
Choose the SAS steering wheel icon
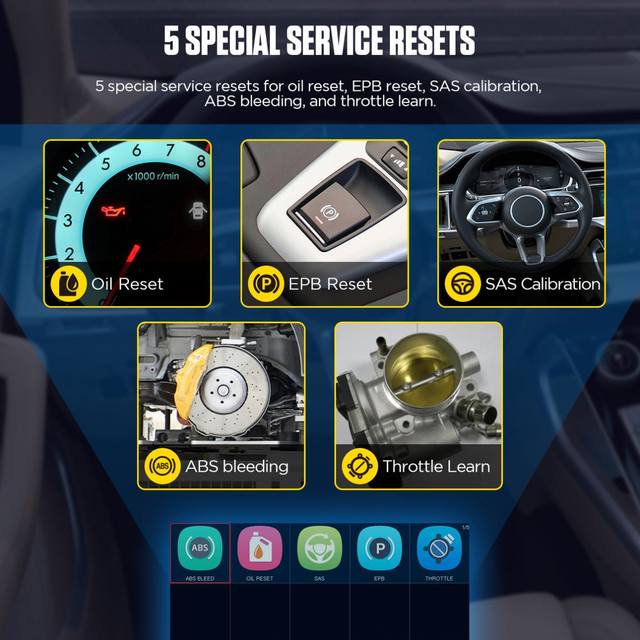click(319, 549)
